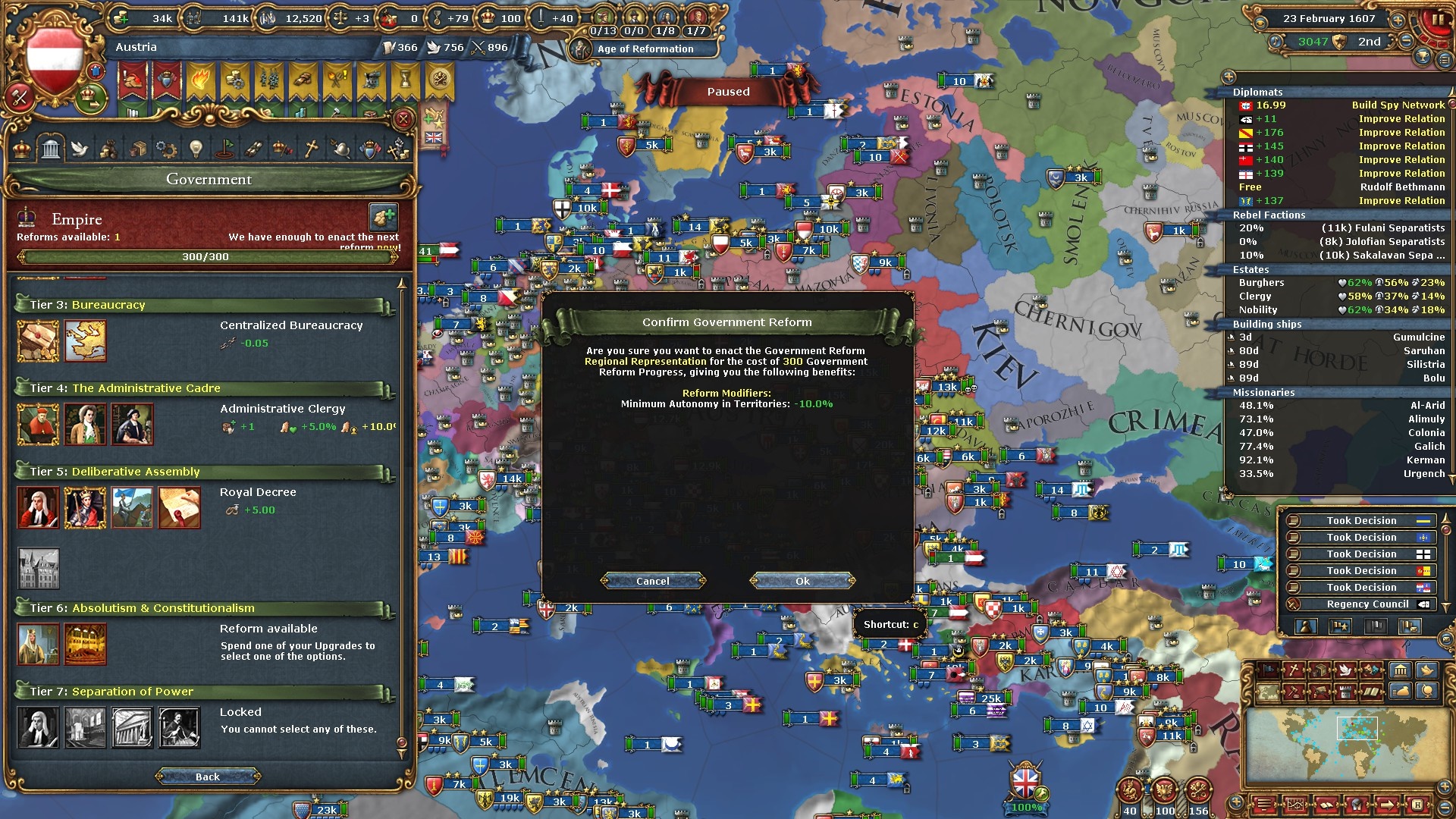The height and width of the screenshot is (819, 1456).
Task: Select the Regency Council entry in the list
Action: point(1361,604)
